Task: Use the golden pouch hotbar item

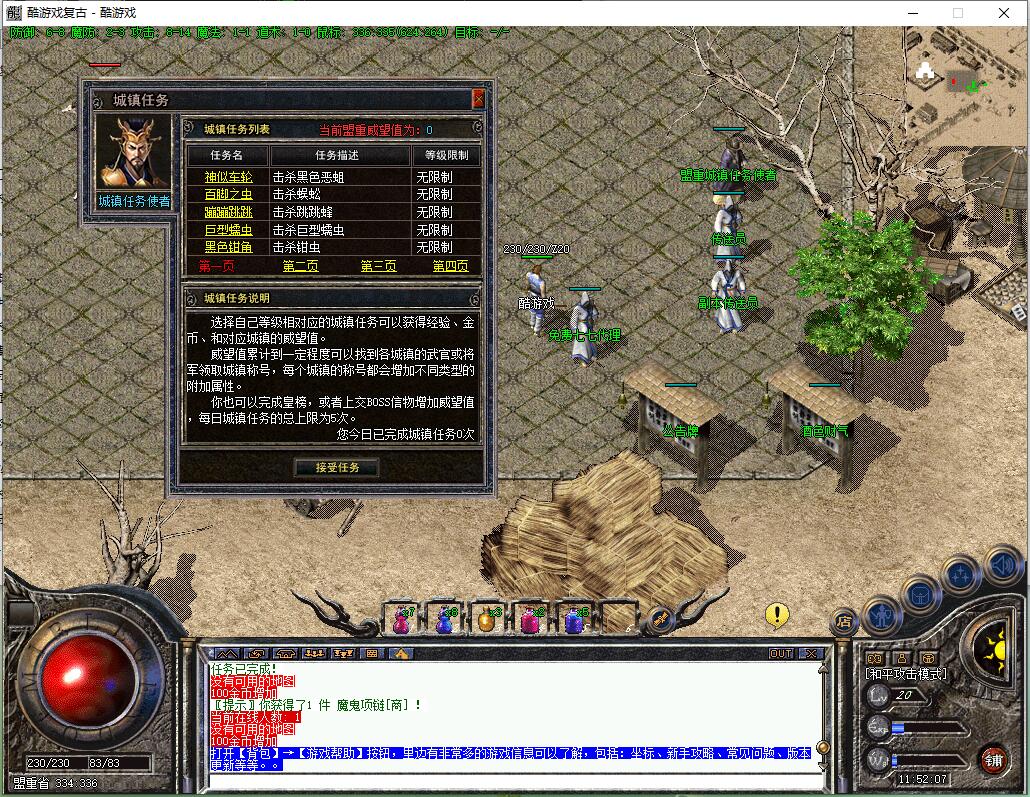Action: (486, 621)
